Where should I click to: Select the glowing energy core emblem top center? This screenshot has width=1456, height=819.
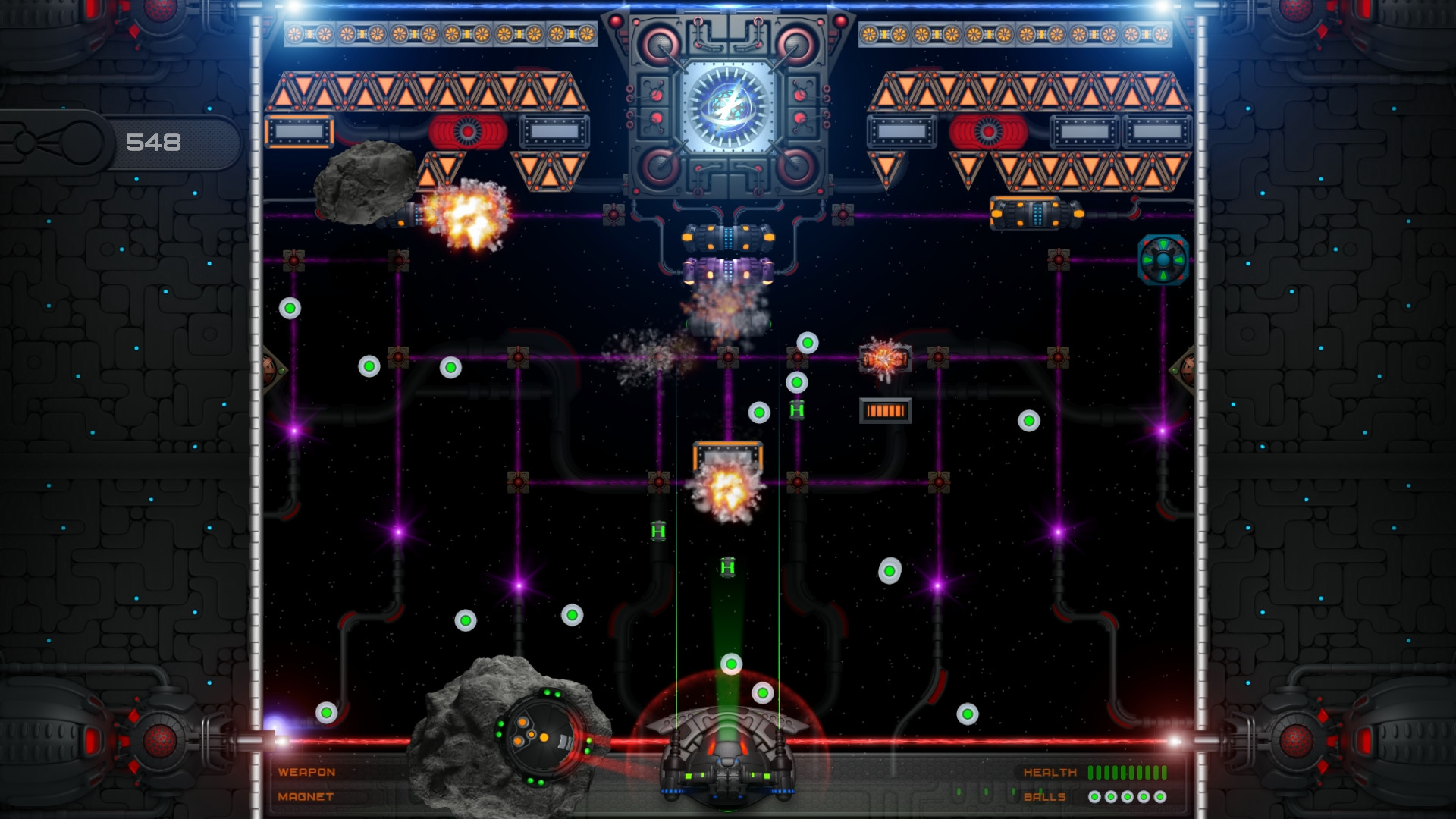[730, 106]
